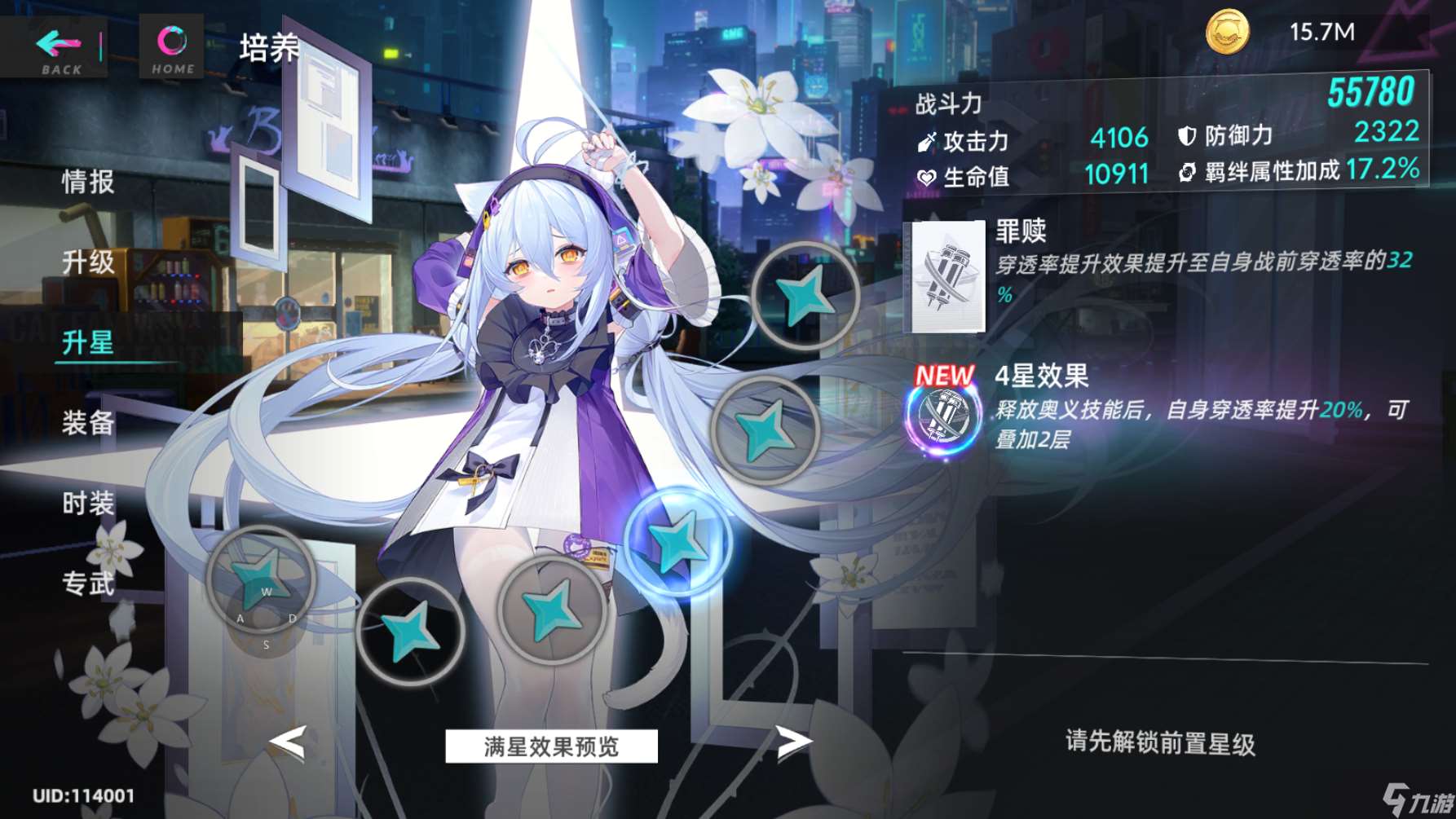
Task: Switch to the 升级 level-up tab
Action: [x=88, y=262]
